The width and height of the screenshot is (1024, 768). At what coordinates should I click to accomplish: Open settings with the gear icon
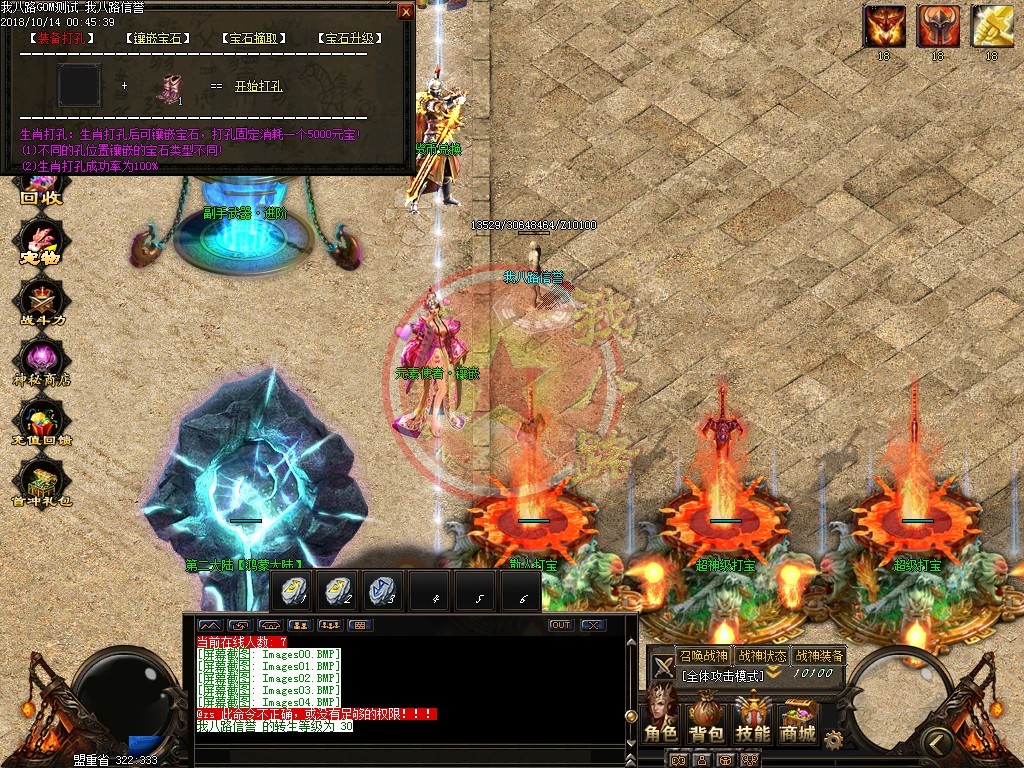pos(832,738)
